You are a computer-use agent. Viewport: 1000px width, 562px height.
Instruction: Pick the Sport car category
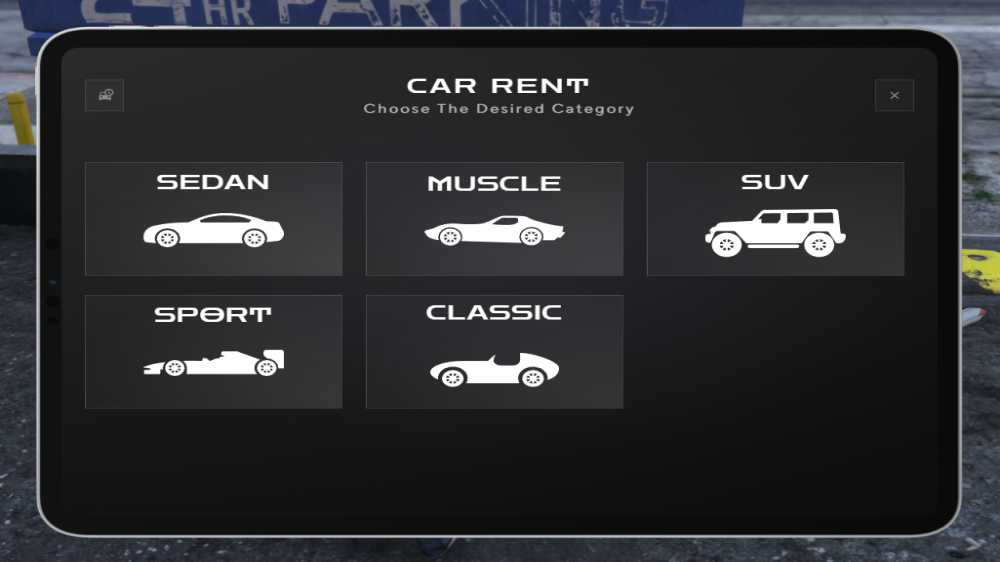(213, 351)
